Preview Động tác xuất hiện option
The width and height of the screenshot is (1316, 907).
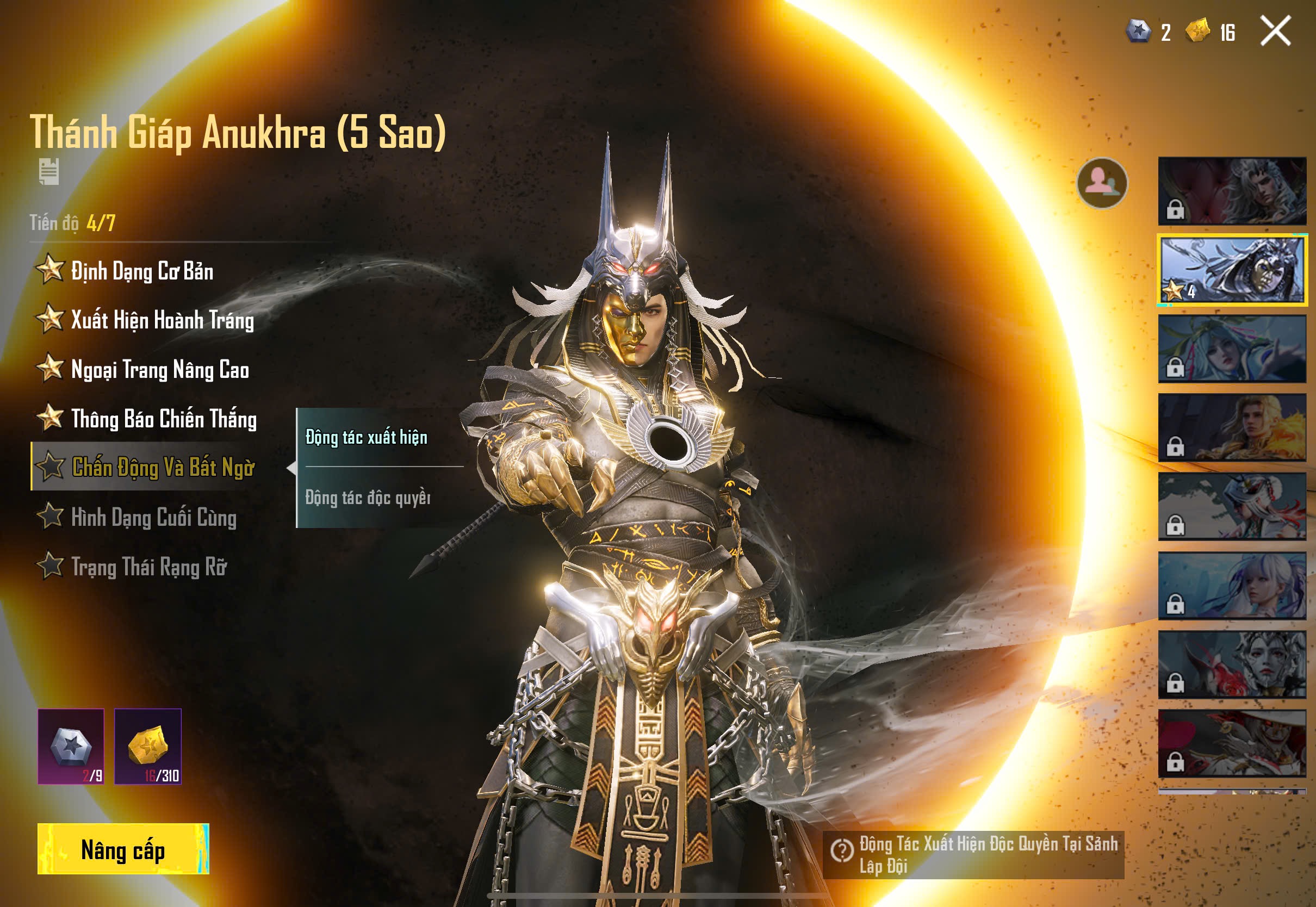coord(367,437)
